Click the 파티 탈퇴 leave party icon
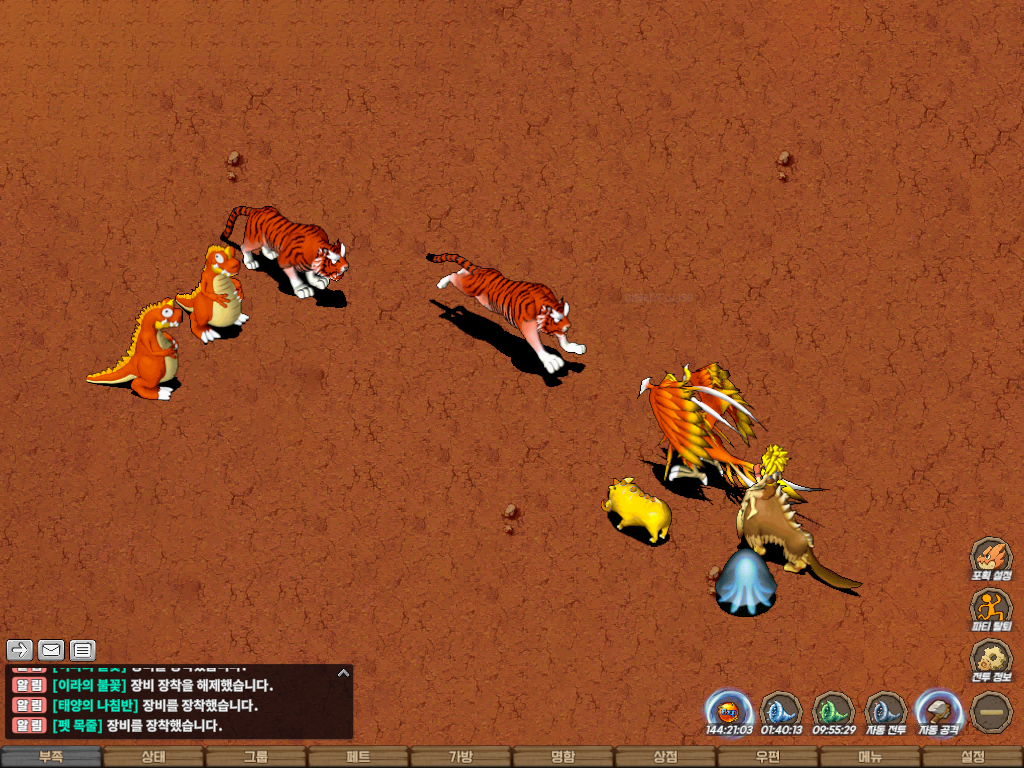The width and height of the screenshot is (1024, 768). click(x=990, y=608)
